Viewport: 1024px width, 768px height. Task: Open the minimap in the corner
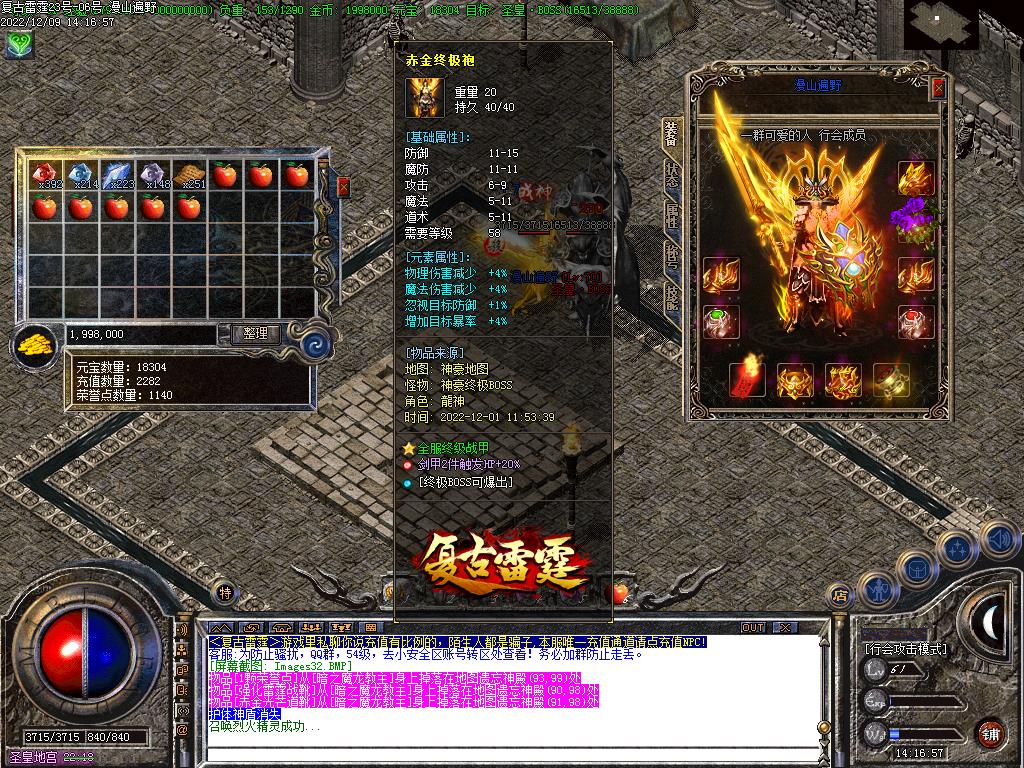coord(941,24)
